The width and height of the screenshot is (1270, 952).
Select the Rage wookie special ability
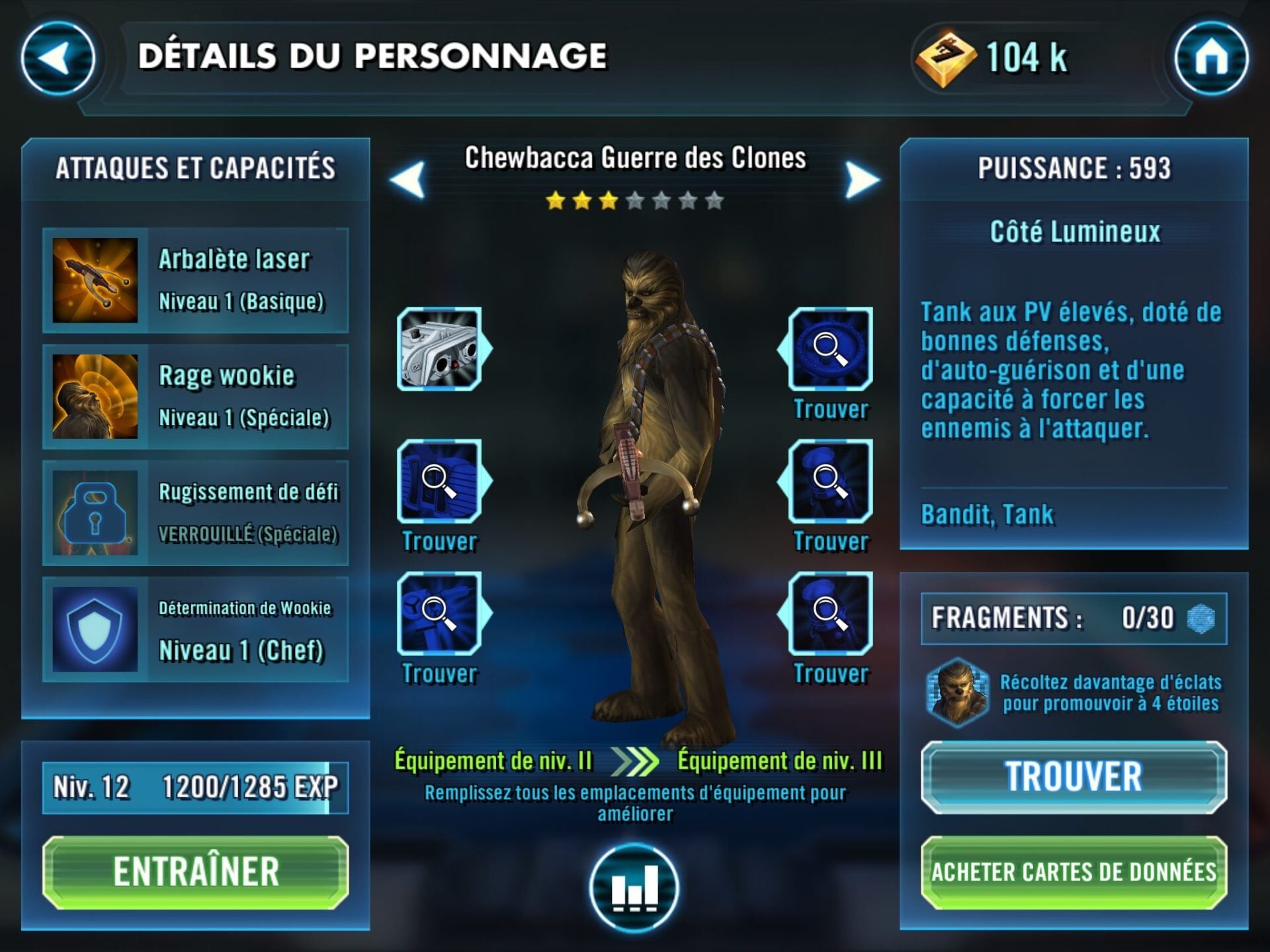coord(196,397)
